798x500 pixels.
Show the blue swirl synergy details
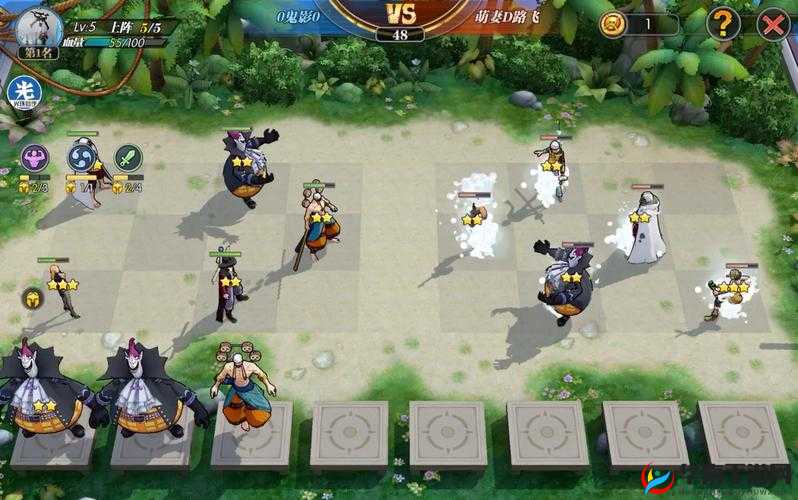coord(82,157)
